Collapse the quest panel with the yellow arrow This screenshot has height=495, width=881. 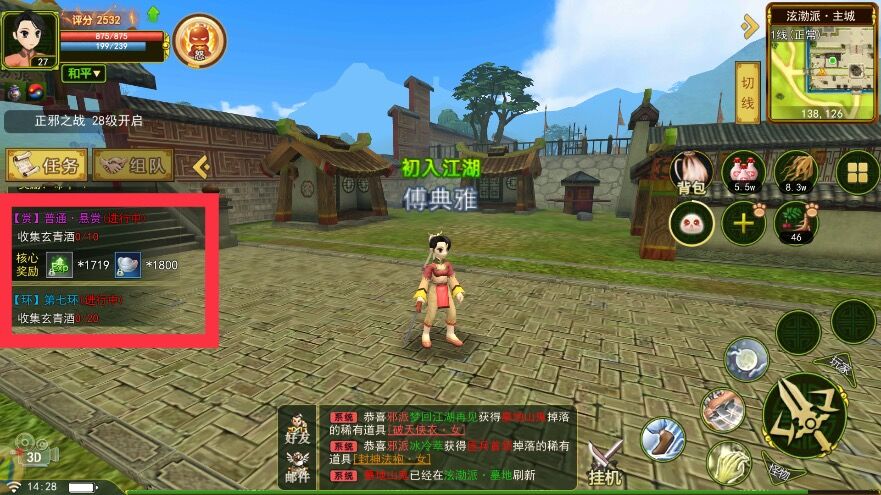tap(200, 166)
